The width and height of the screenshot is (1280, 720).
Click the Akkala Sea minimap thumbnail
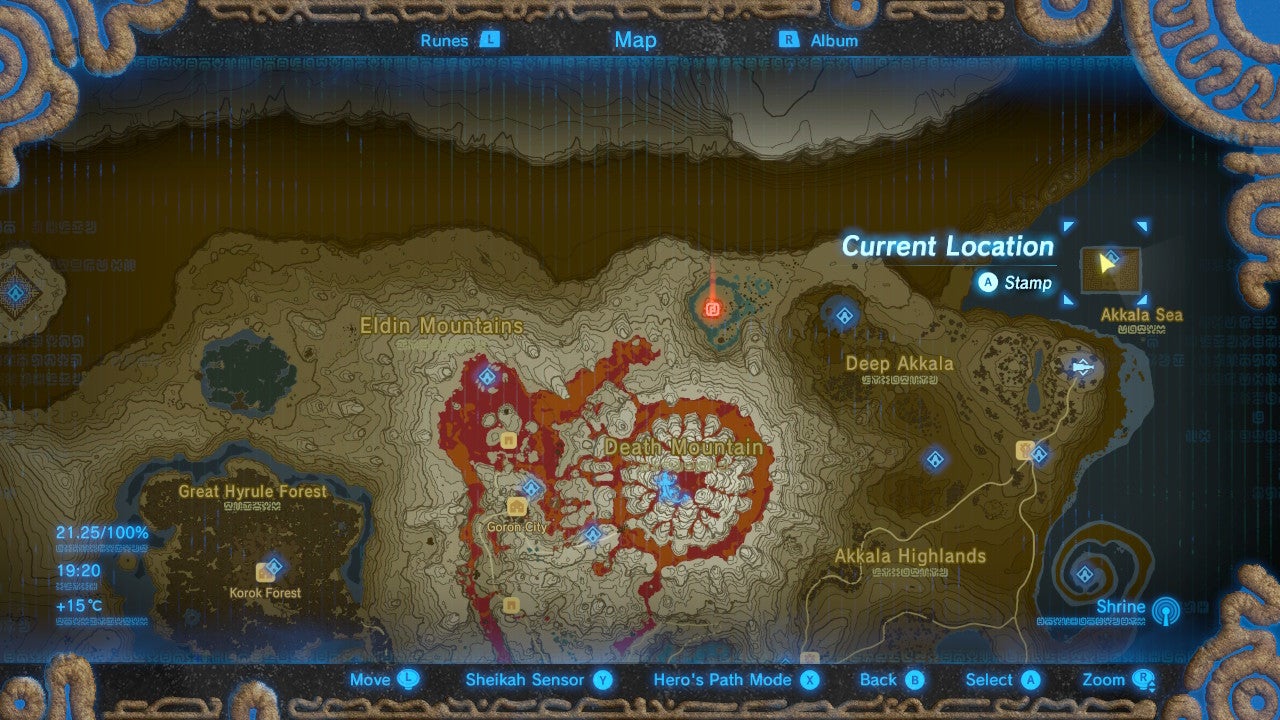[x=1113, y=271]
